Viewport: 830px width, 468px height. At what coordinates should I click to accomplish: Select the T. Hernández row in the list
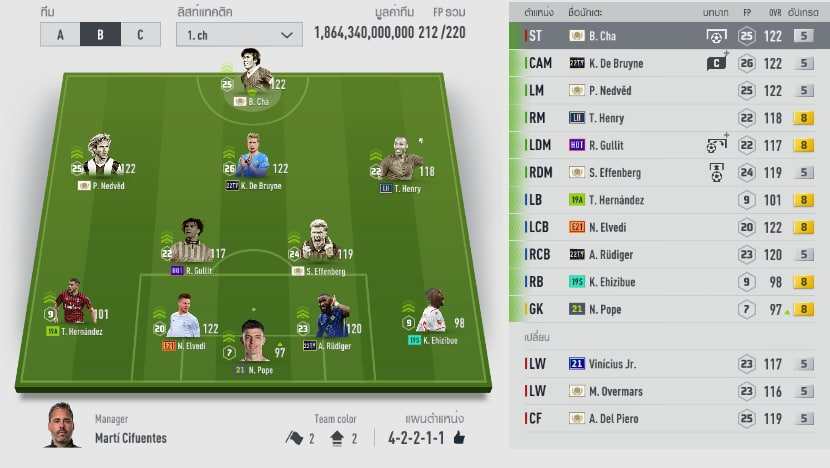[x=668, y=200]
